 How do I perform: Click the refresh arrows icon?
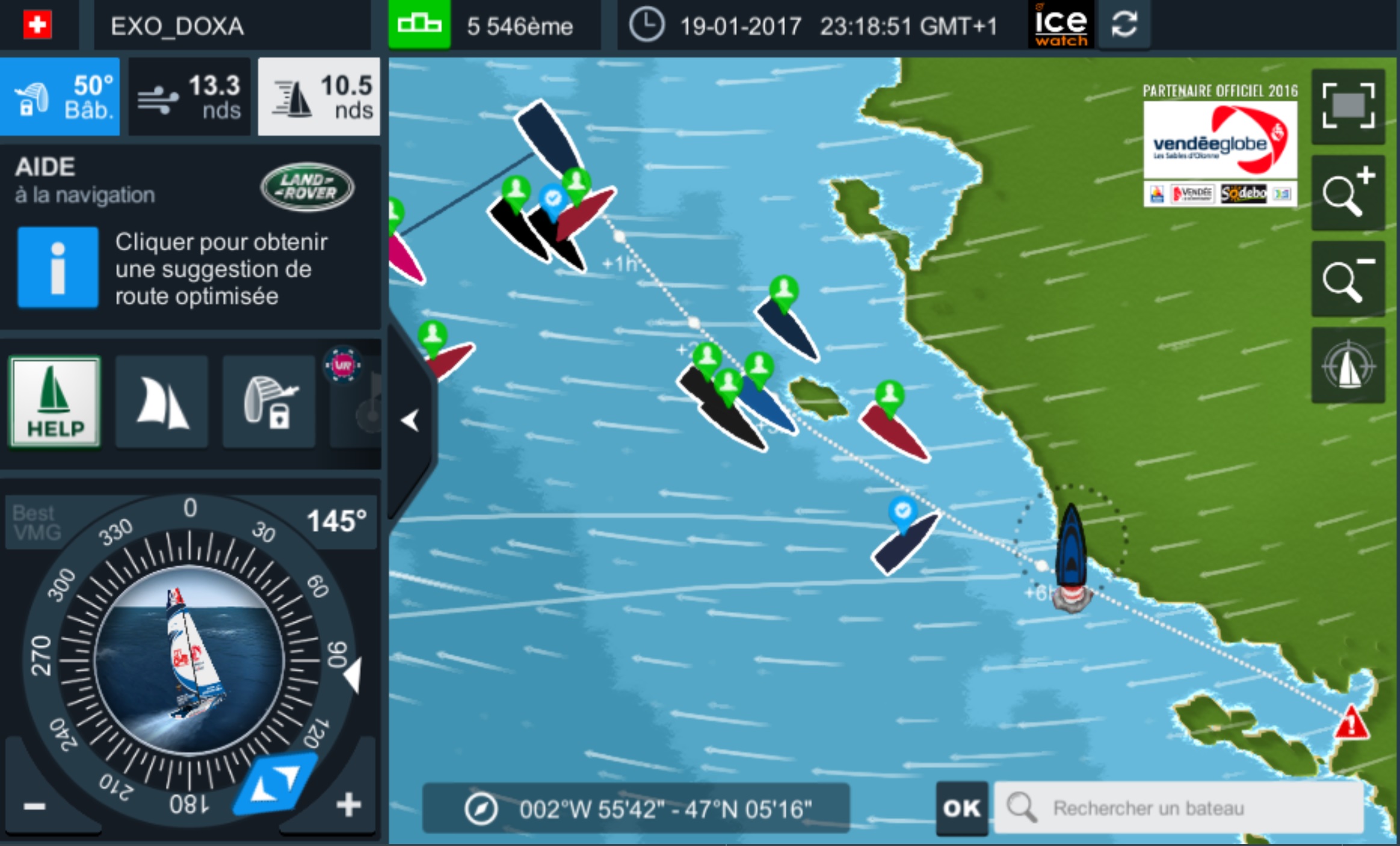click(1124, 25)
